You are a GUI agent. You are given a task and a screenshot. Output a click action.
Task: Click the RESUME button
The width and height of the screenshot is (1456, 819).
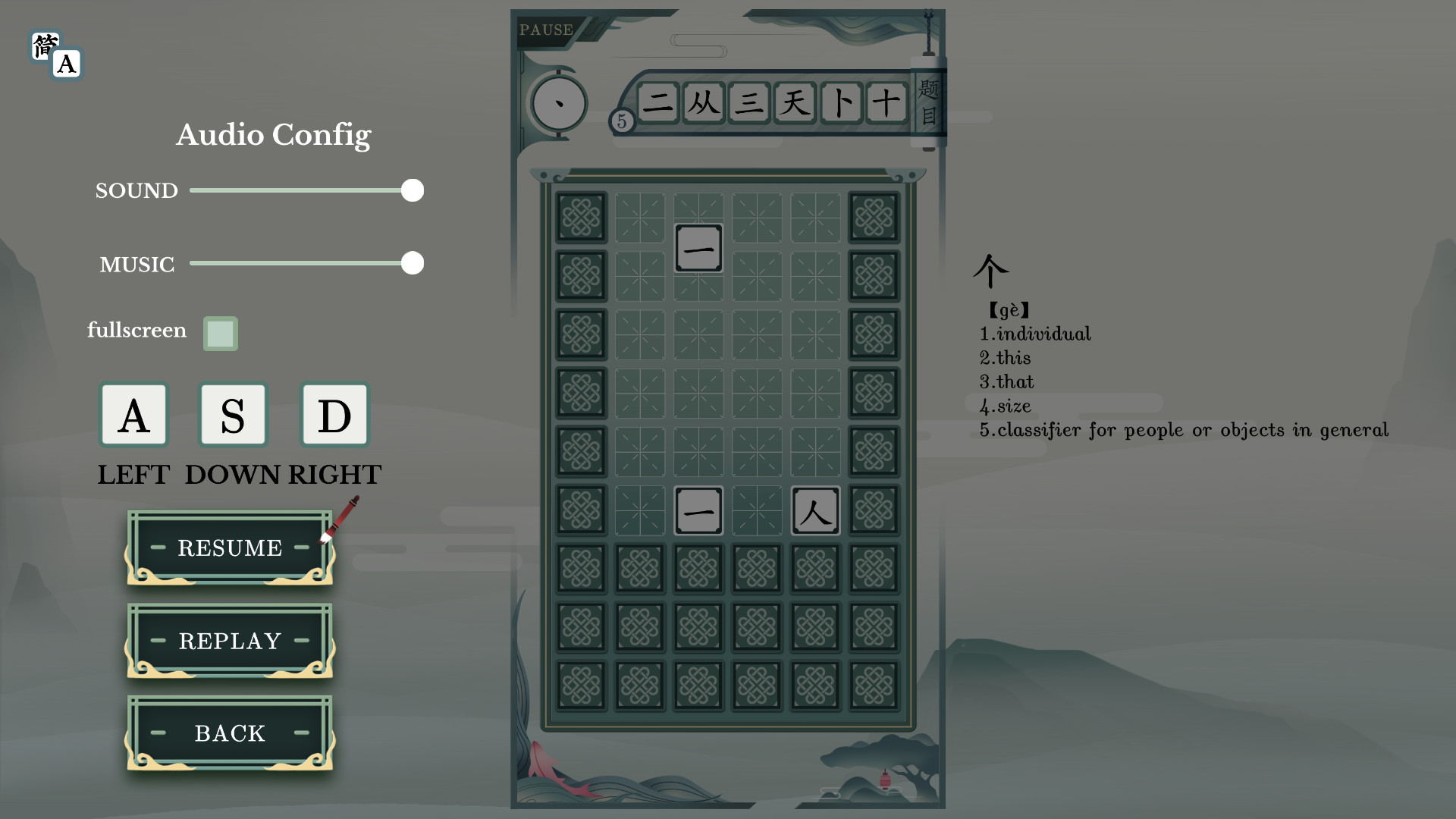click(229, 548)
